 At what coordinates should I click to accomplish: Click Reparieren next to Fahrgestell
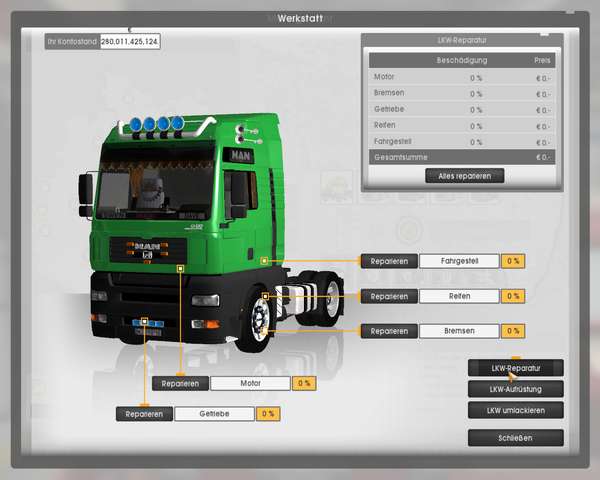click(389, 261)
